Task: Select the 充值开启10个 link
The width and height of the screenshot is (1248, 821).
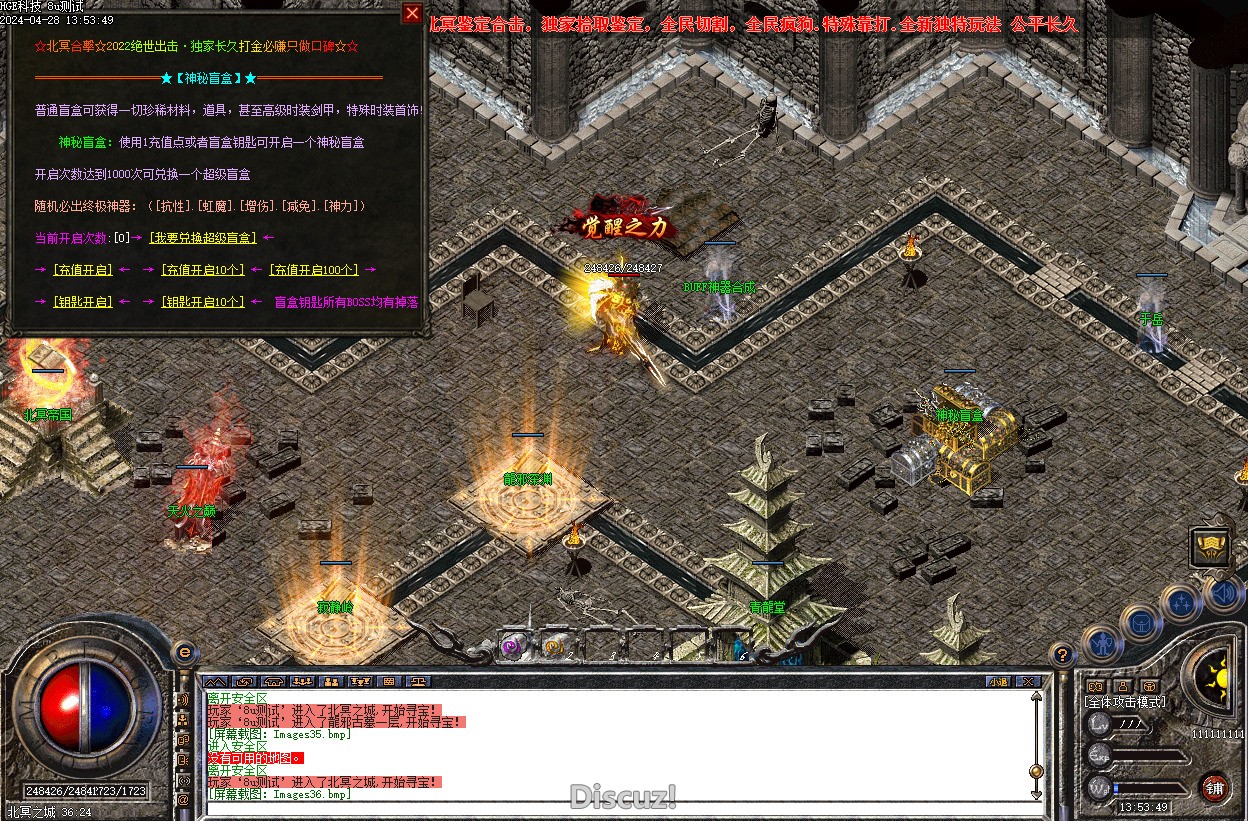Action: point(202,270)
